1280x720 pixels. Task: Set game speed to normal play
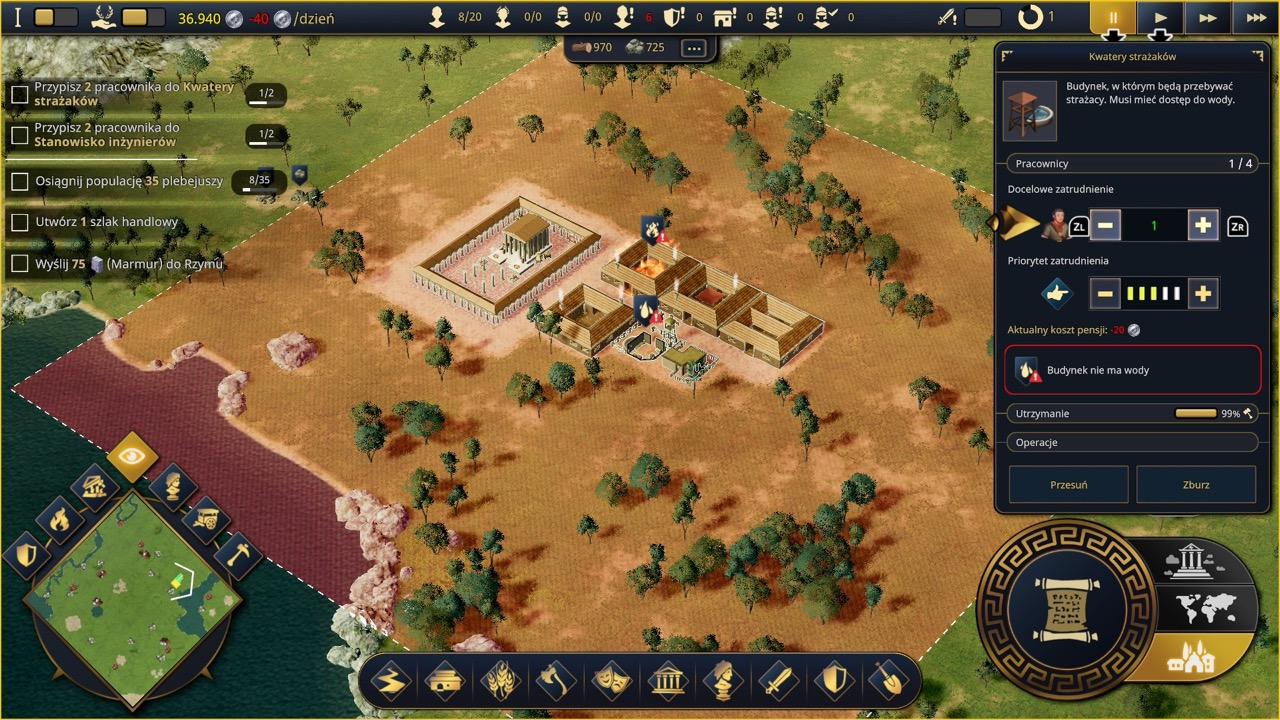1160,18
